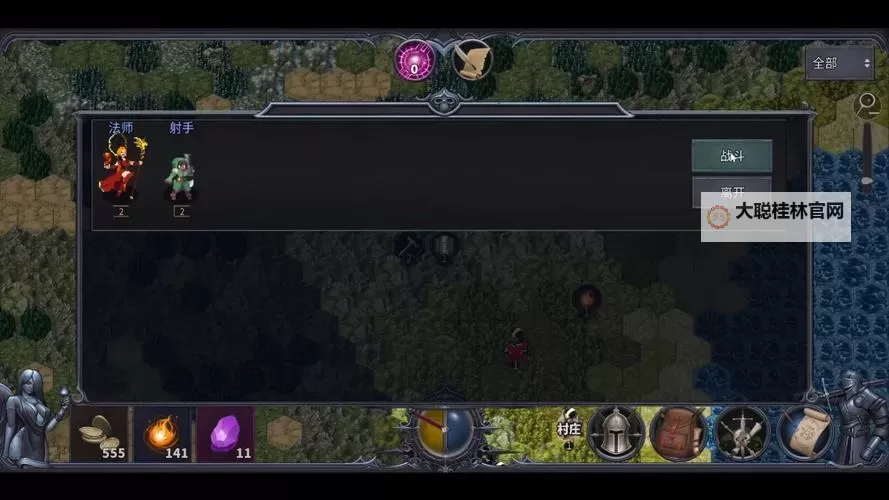Click the 大聪桂林官网 watermark overlay
Screen dimensions: 889x500
click(x=776, y=213)
